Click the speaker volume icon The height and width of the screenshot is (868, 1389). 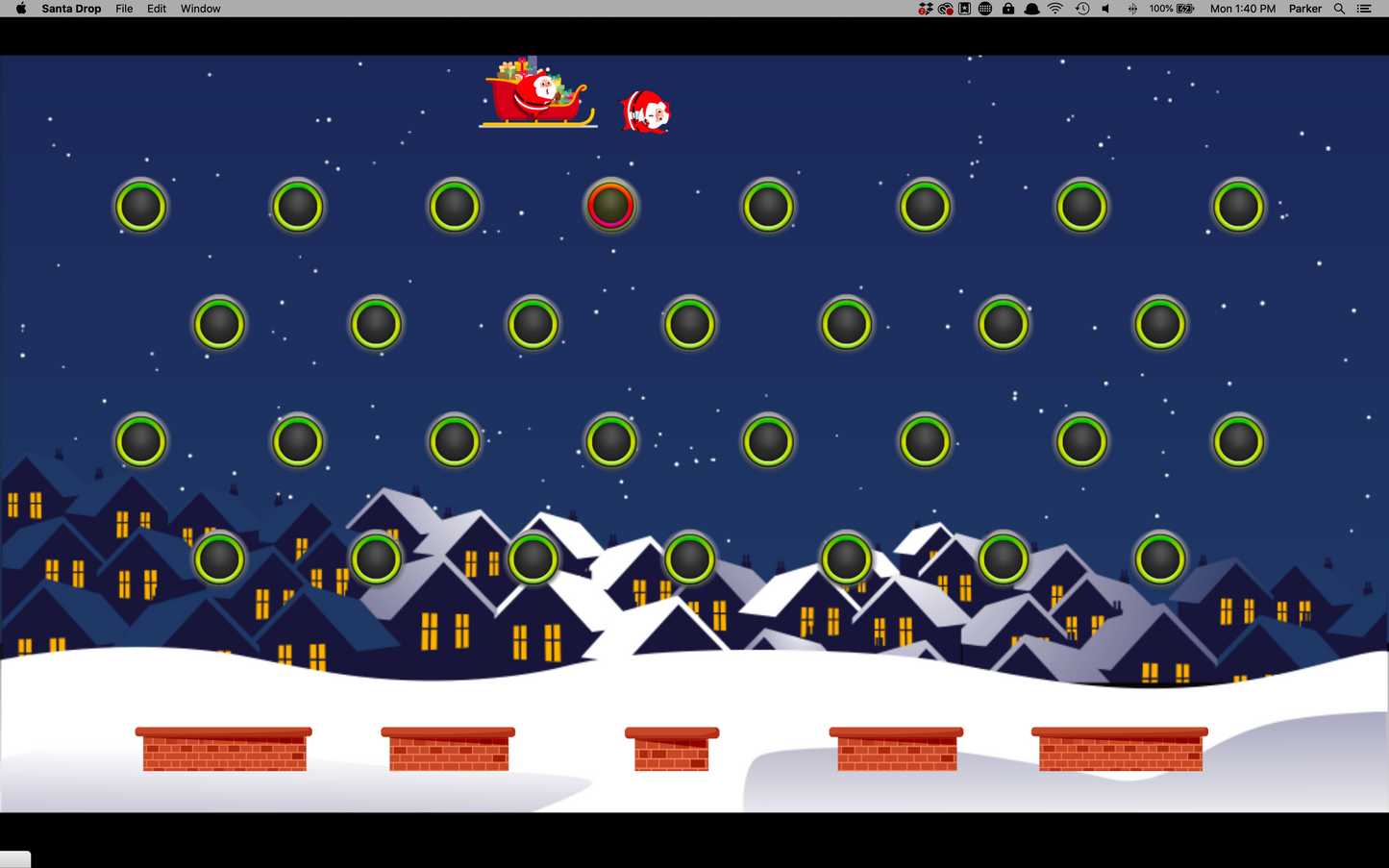[x=1104, y=9]
